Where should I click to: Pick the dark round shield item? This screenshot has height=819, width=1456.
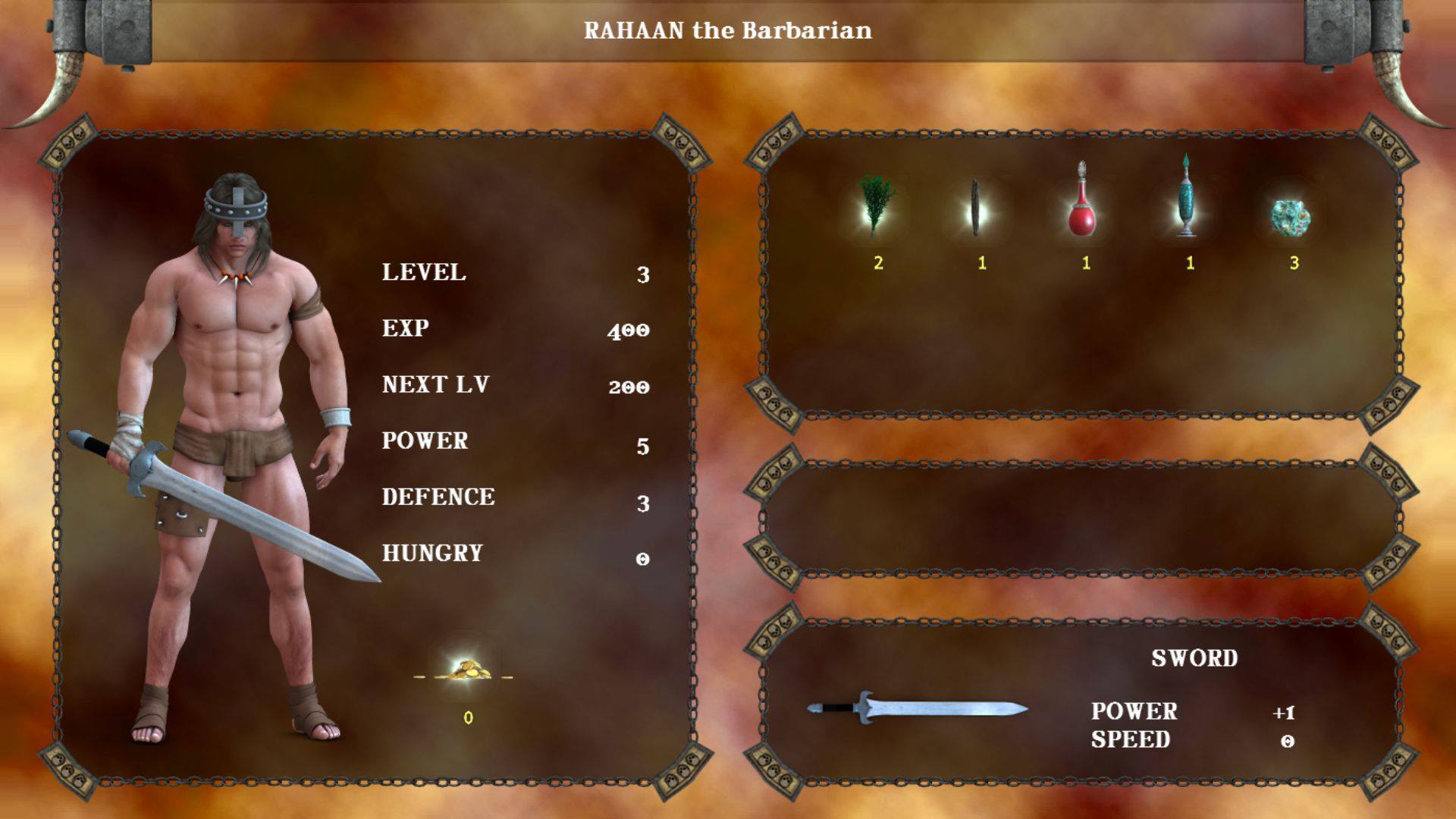pyautogui.click(x=976, y=209)
